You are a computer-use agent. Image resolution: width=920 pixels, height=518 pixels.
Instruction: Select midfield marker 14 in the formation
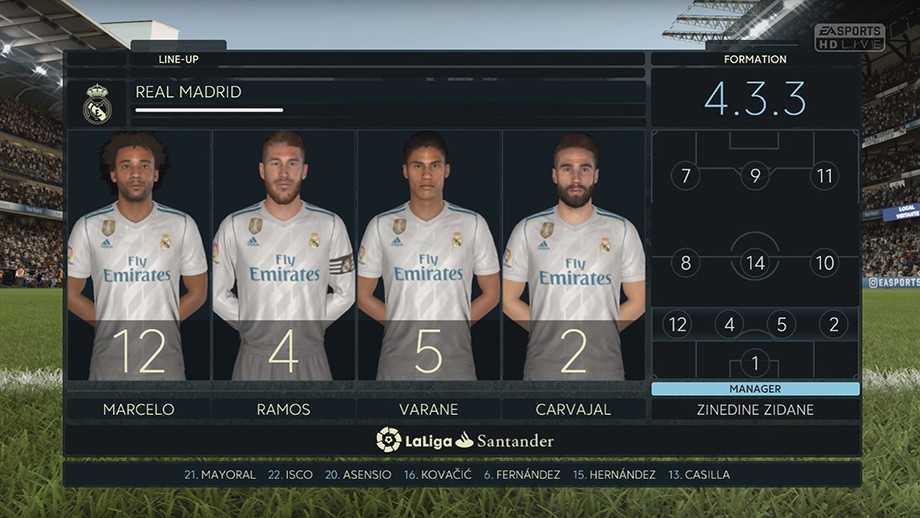coord(755,264)
